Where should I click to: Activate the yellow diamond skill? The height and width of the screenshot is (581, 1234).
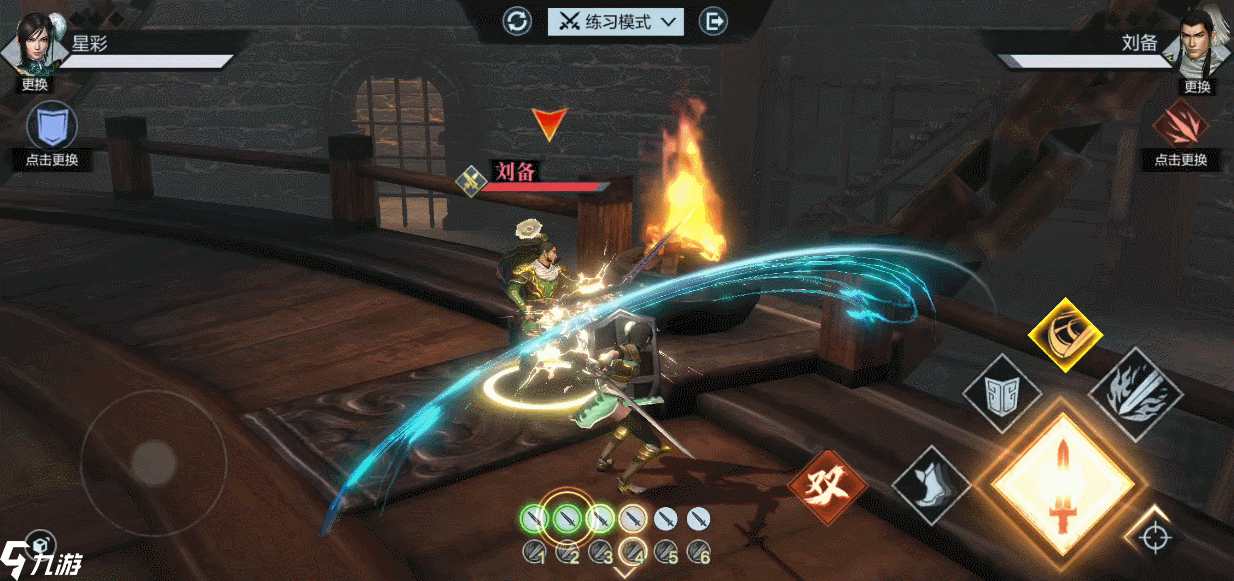[x=1065, y=334]
